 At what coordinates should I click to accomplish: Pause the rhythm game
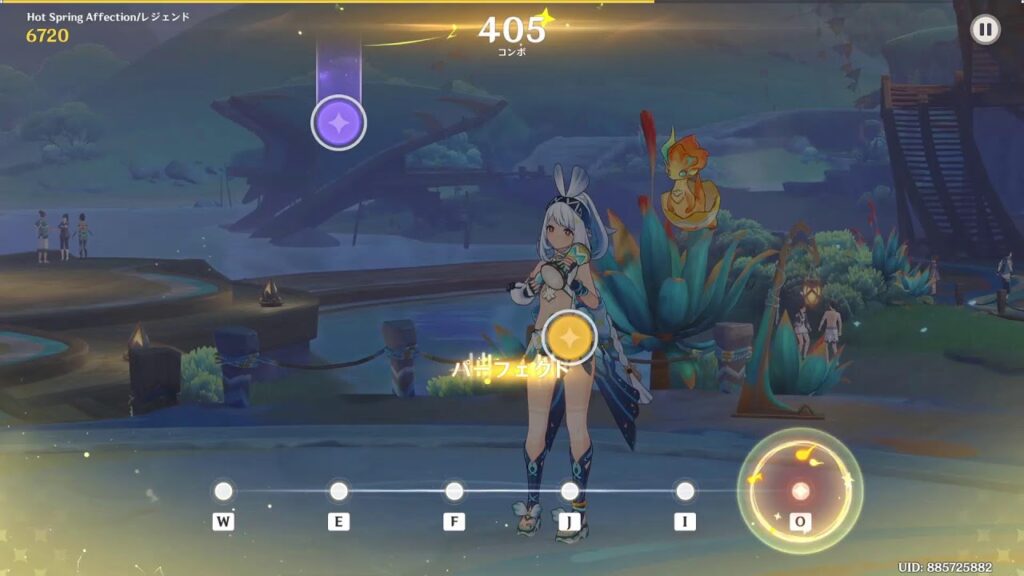coord(985,30)
